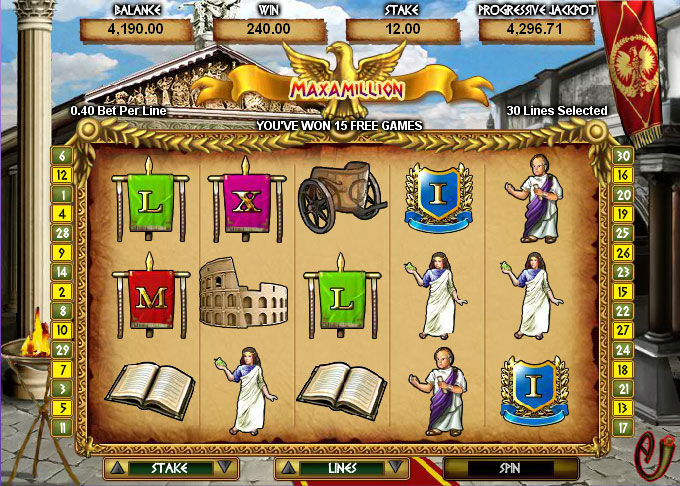Raise the number of lines with up arrow
Image resolution: width=680 pixels, height=486 pixels.
288,467
